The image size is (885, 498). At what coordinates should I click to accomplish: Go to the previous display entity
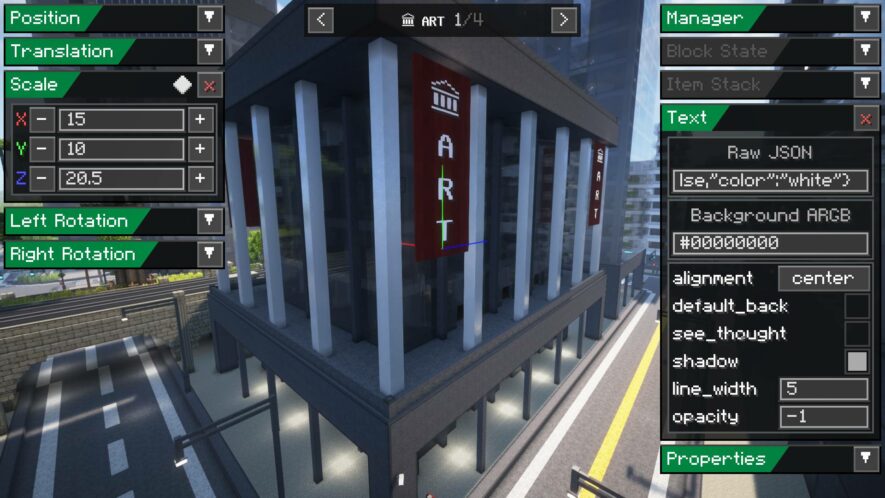pyautogui.click(x=320, y=20)
